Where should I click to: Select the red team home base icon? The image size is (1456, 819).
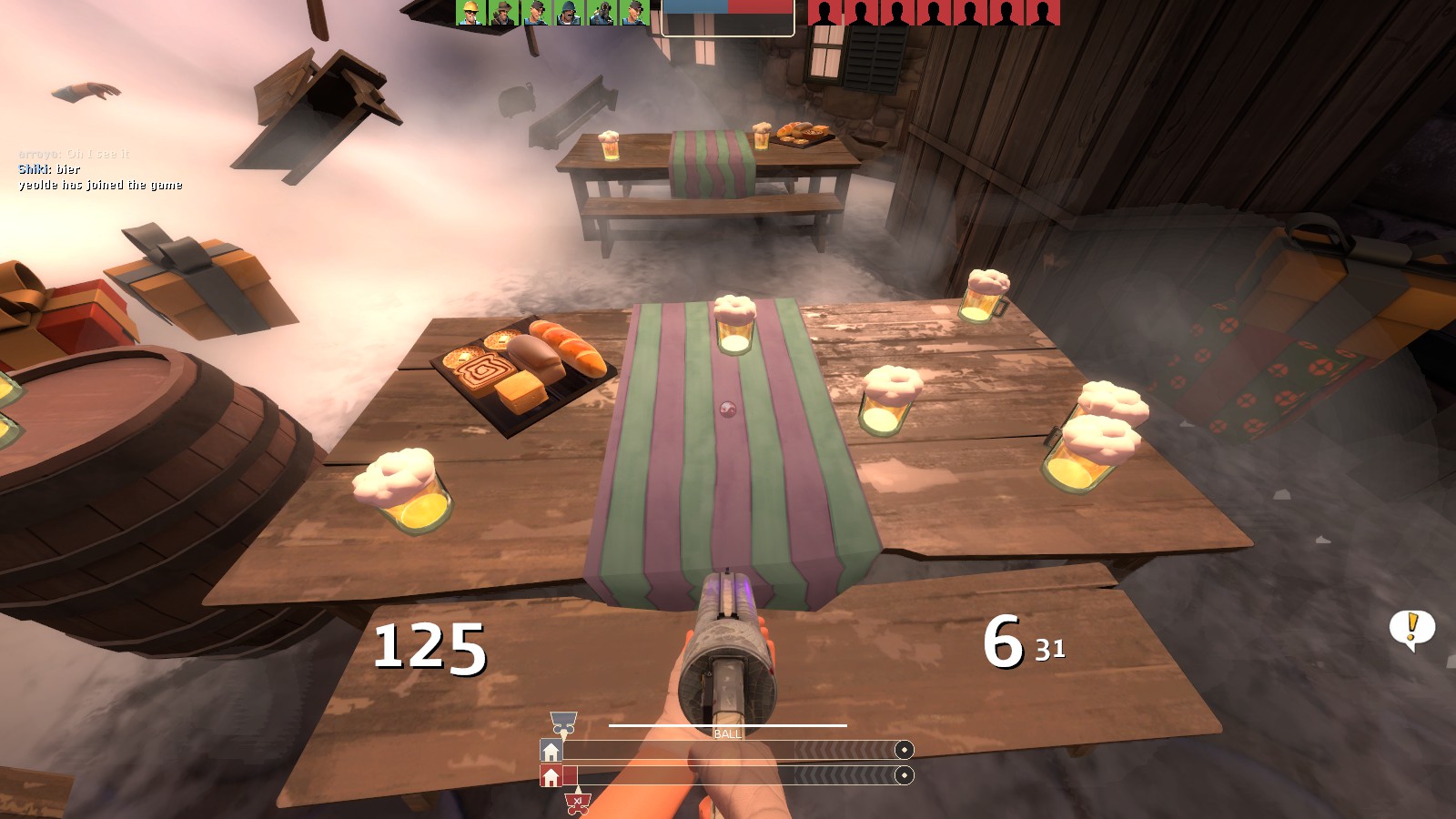coord(551,776)
